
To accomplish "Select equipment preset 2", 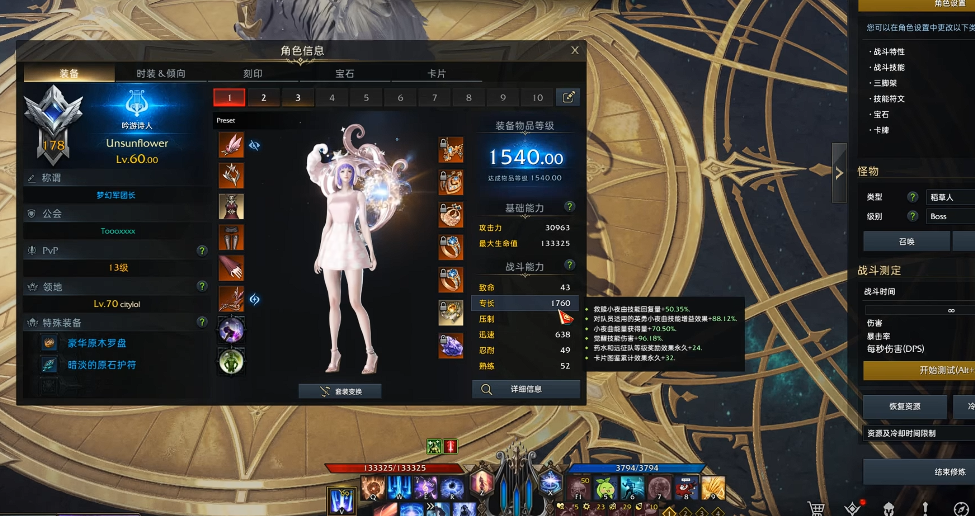I will 264,97.
